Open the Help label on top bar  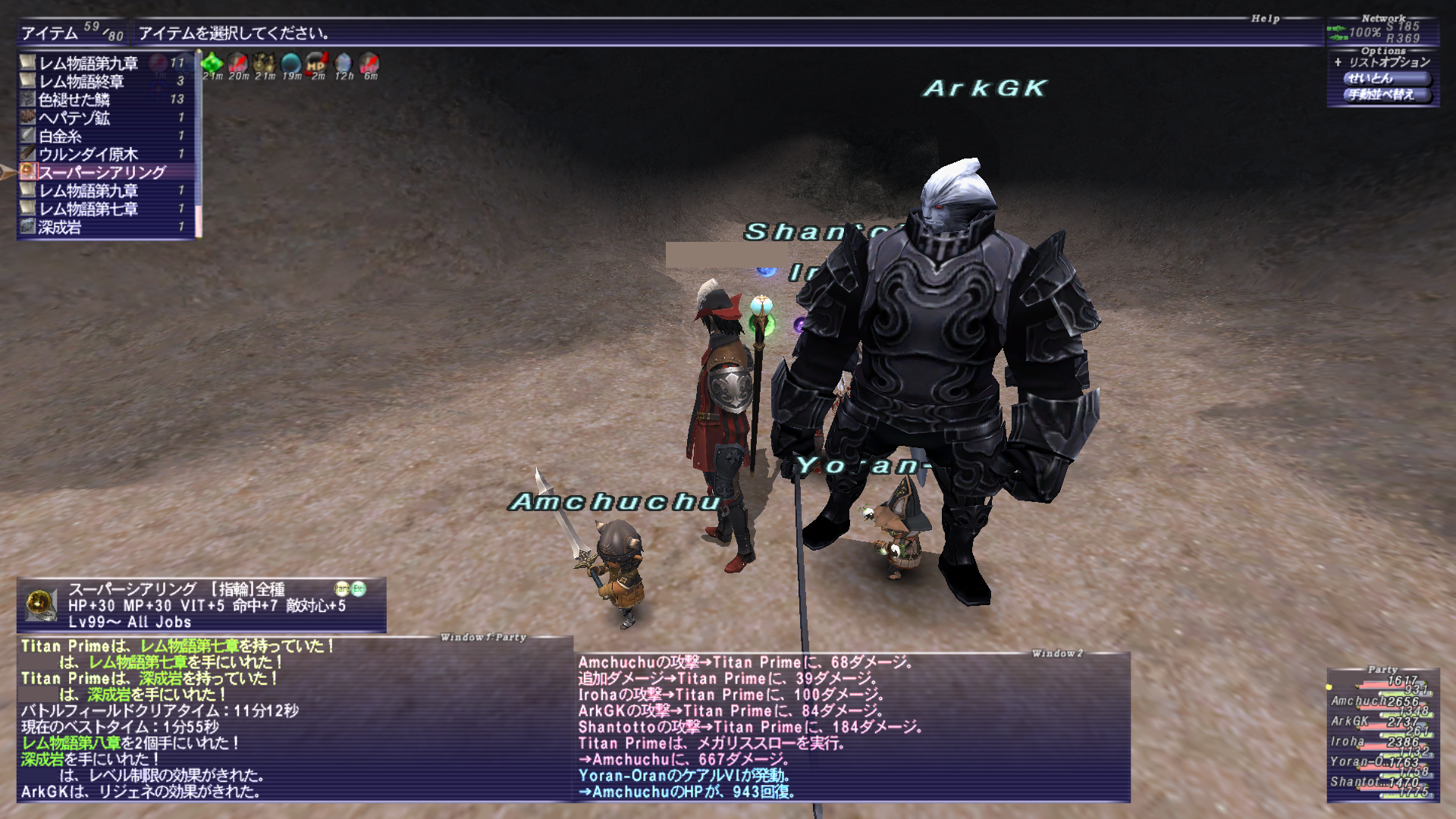tap(1265, 18)
